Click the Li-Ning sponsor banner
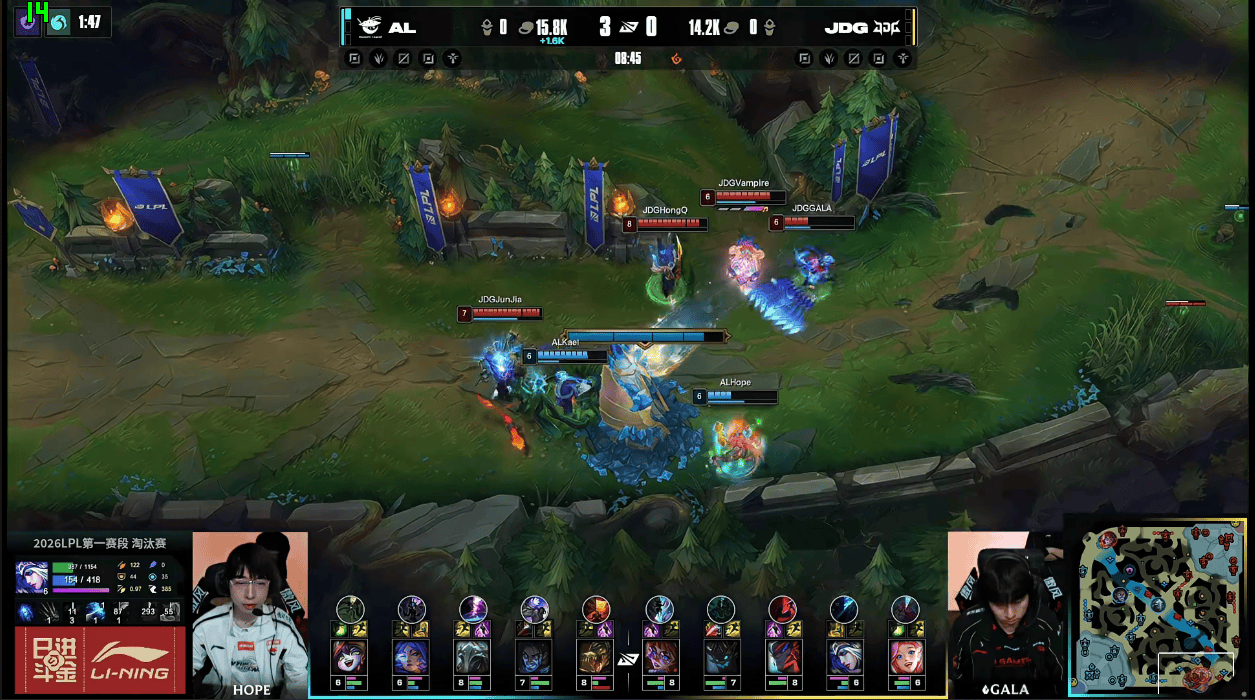This screenshot has height=700, width=1255. [98, 659]
